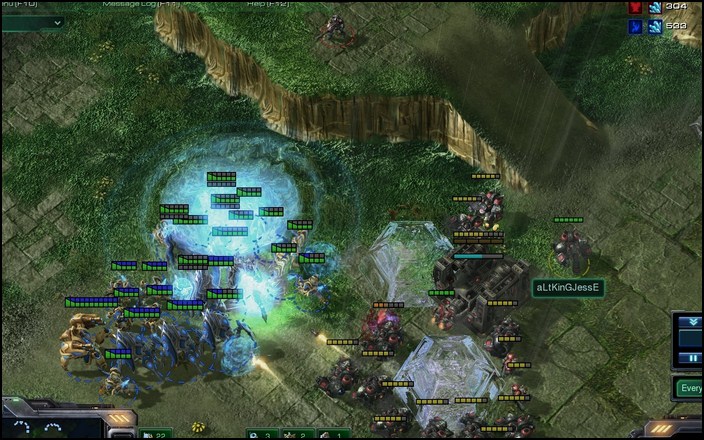
Task: Expand the dropdown below the top-left menu bar
Action: pyautogui.click(x=56, y=22)
